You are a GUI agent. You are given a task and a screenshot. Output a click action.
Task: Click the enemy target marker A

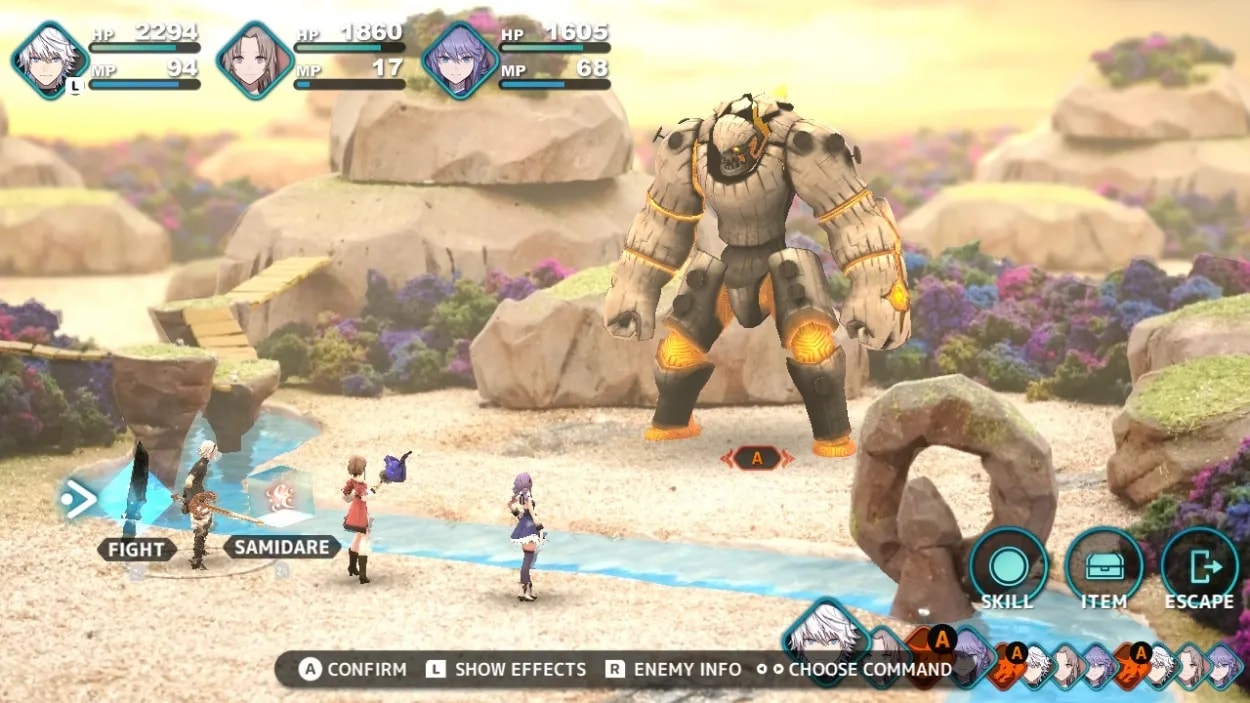757,458
